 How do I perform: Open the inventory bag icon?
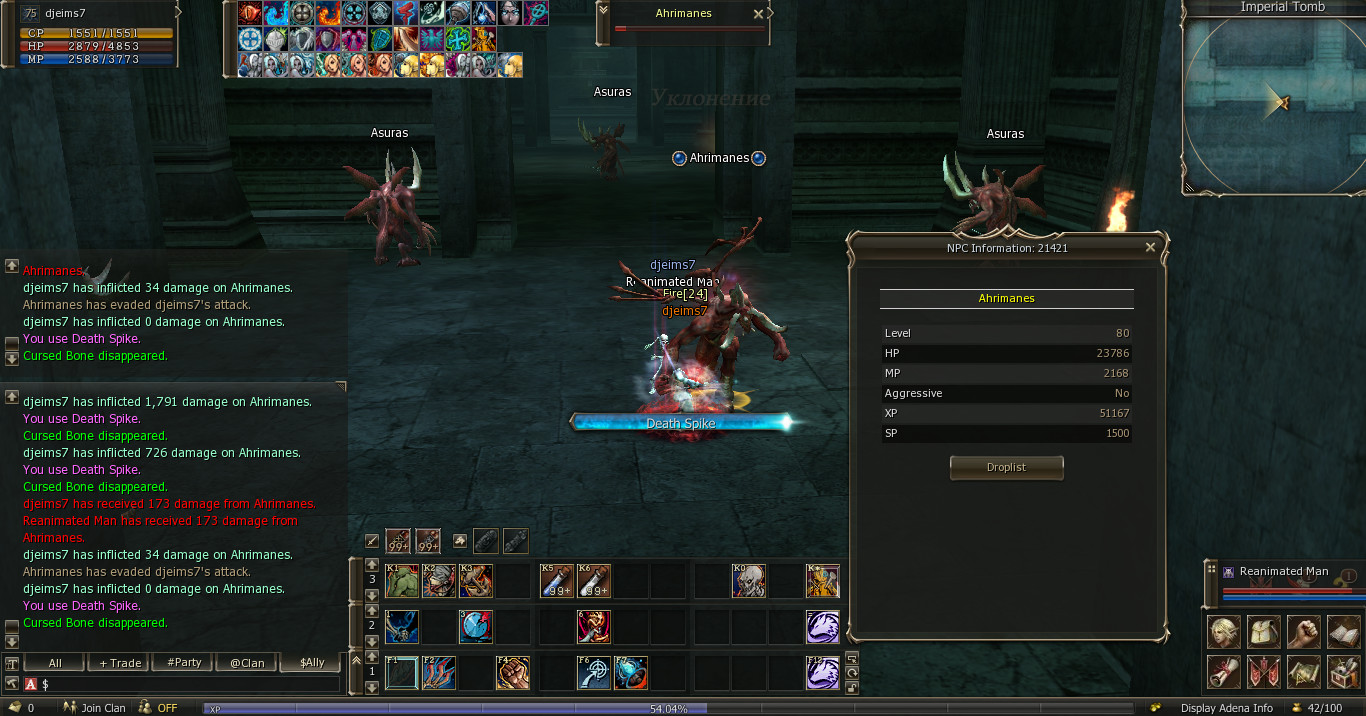1264,632
